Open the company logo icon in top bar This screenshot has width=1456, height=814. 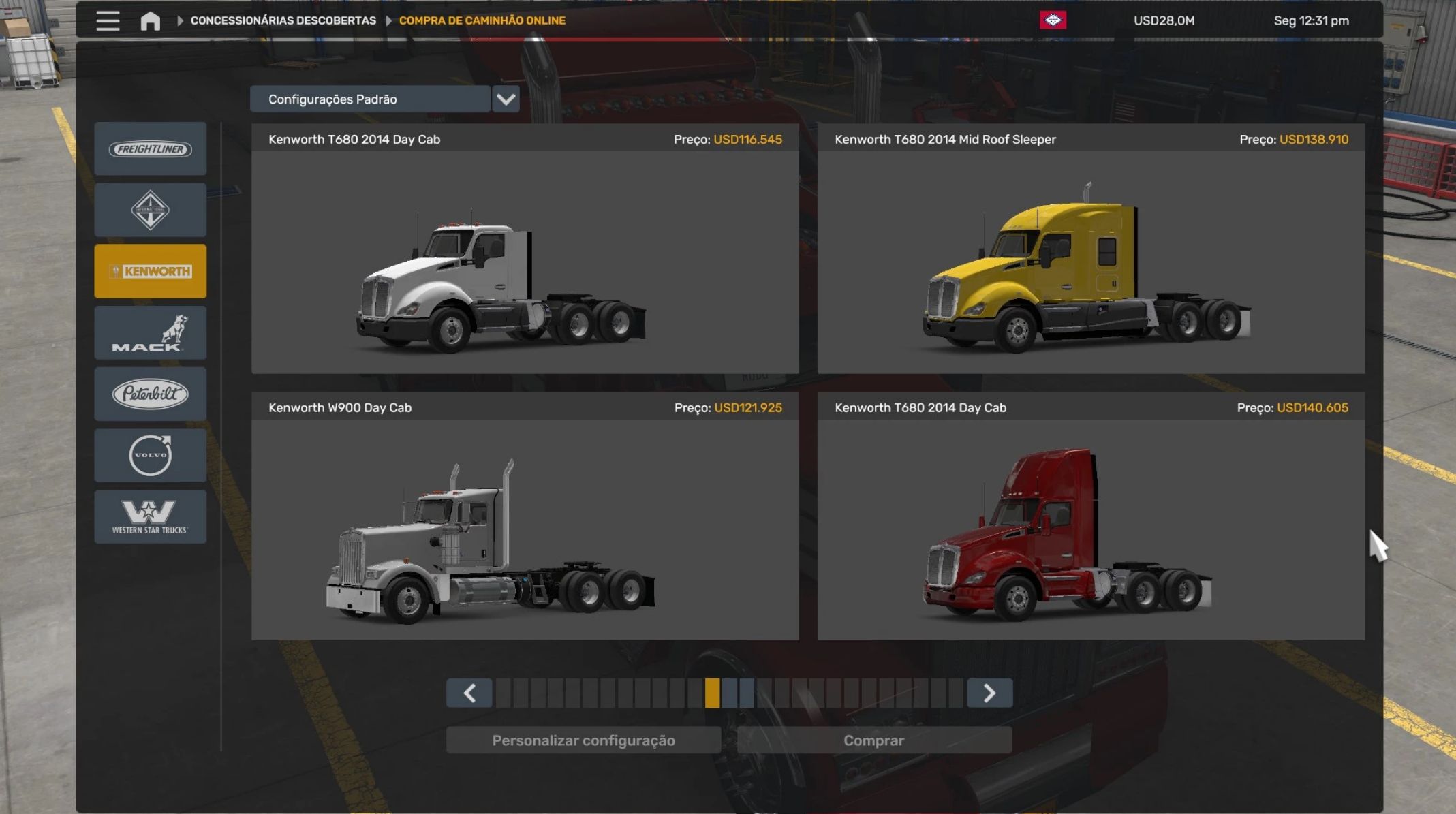point(1053,20)
